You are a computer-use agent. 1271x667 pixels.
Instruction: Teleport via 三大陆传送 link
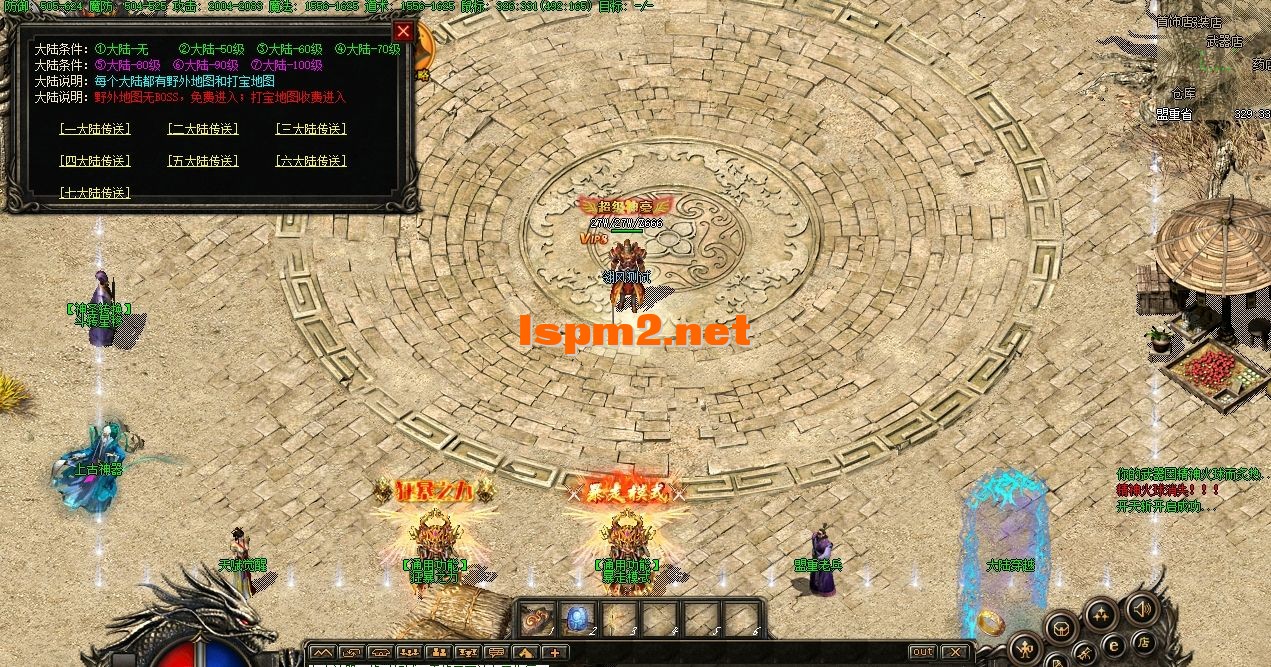pyautogui.click(x=310, y=129)
